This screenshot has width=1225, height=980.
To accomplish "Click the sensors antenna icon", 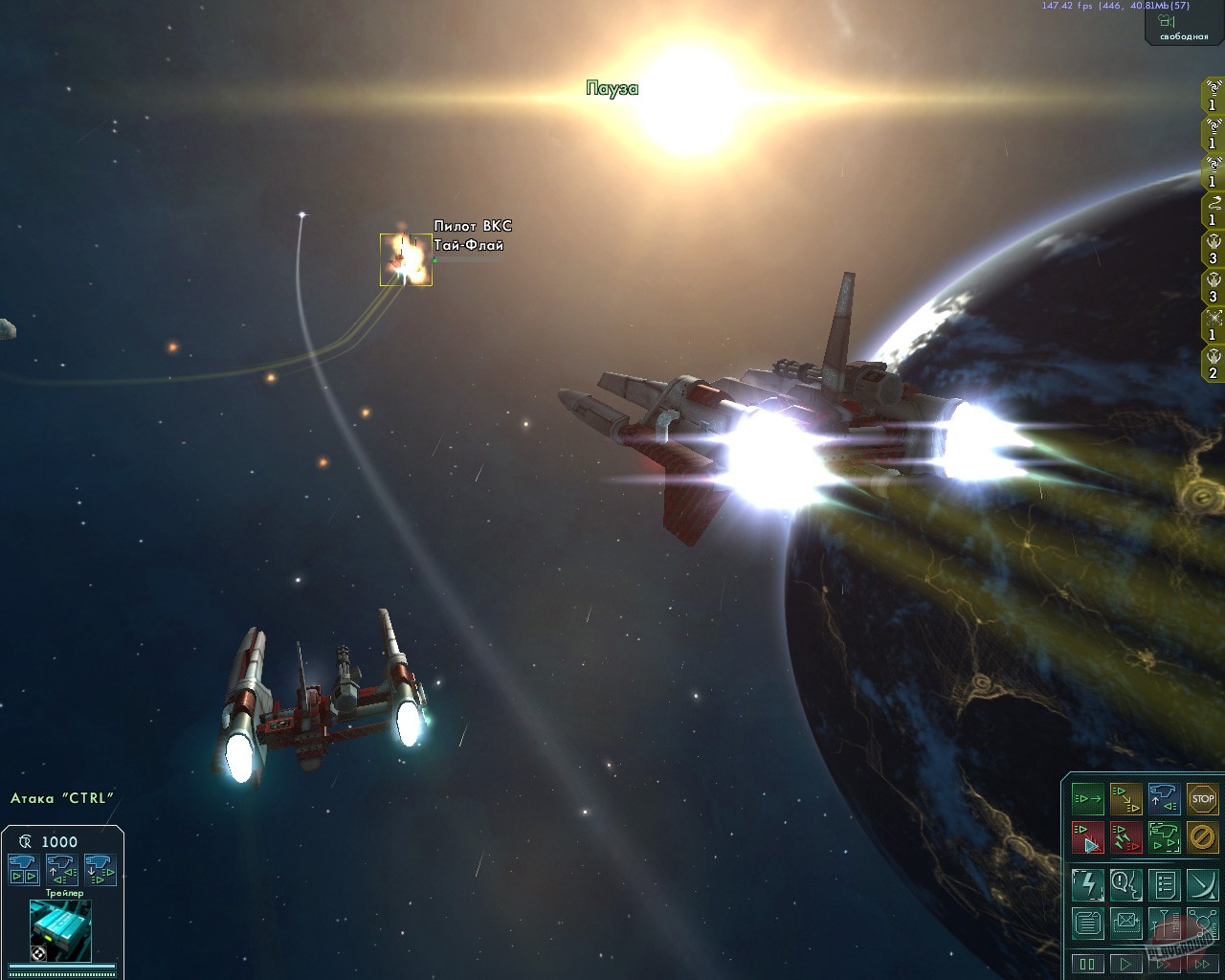I will 1165,924.
